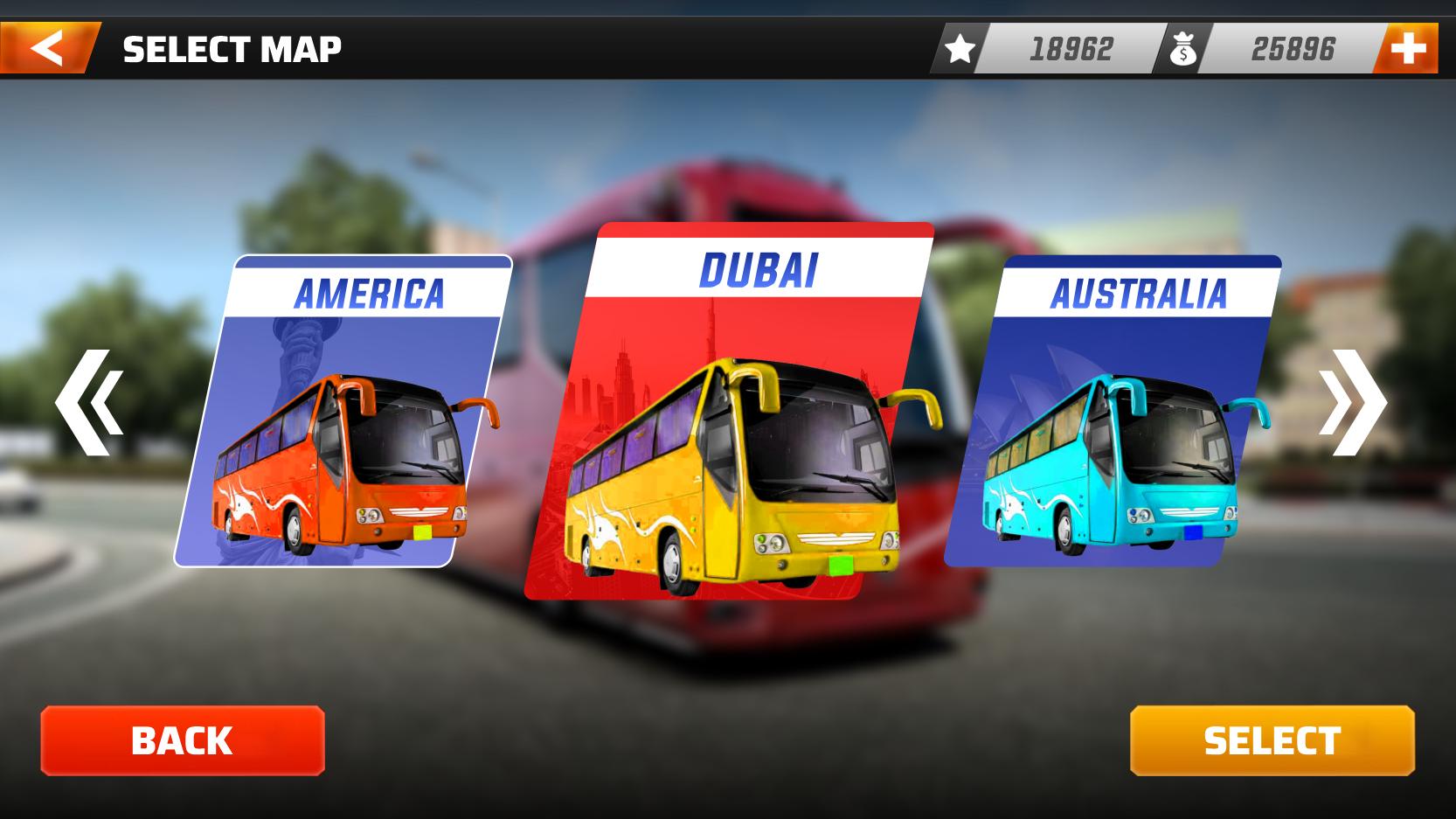The image size is (1456, 819).
Task: Pick the Australia map card
Action: (1114, 411)
